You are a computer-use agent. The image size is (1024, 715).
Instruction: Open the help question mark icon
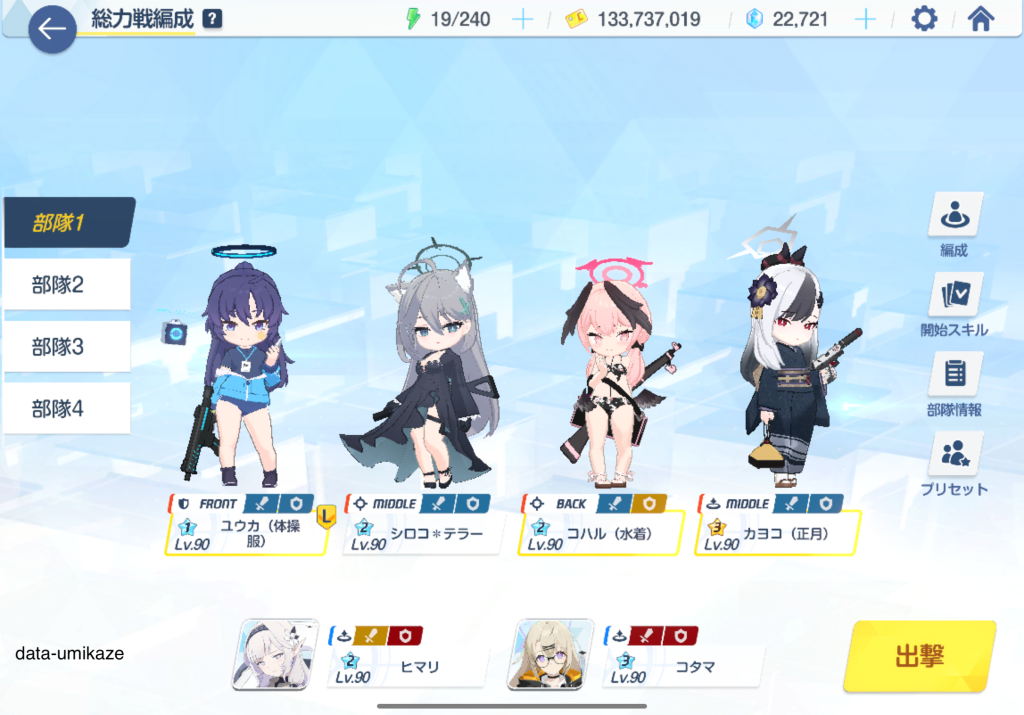click(x=211, y=19)
